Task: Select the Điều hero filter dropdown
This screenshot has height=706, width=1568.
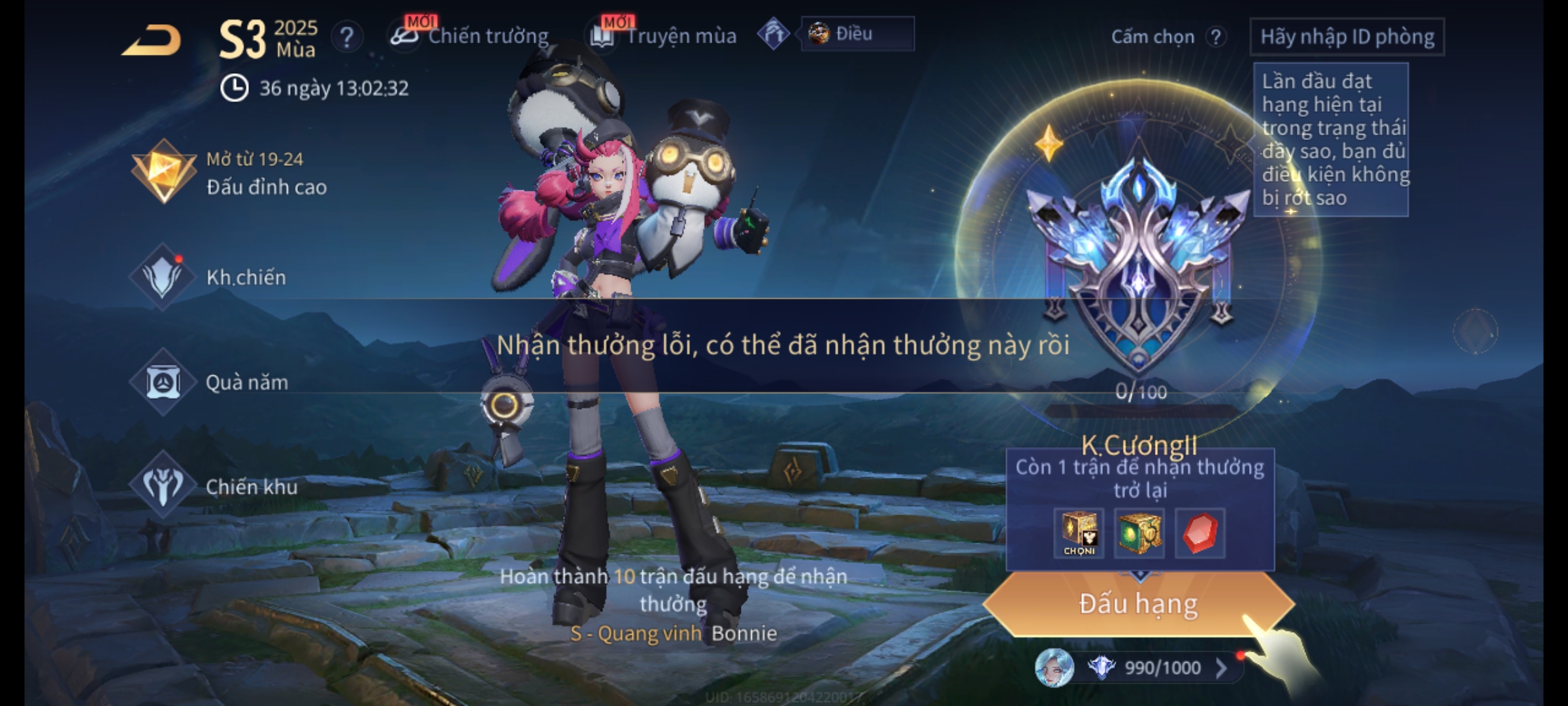Action: (857, 34)
